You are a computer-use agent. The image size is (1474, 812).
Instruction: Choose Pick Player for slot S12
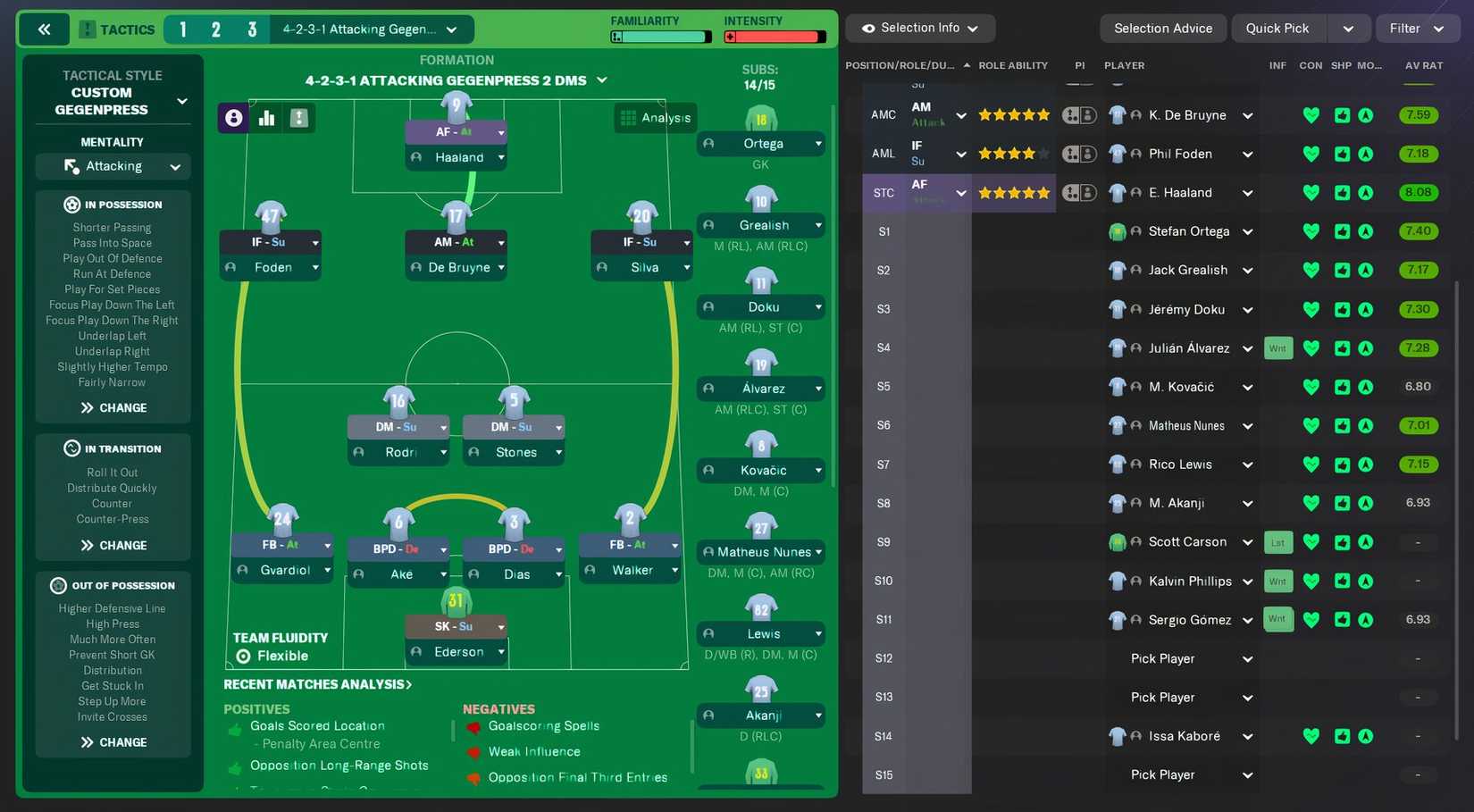tap(1161, 658)
